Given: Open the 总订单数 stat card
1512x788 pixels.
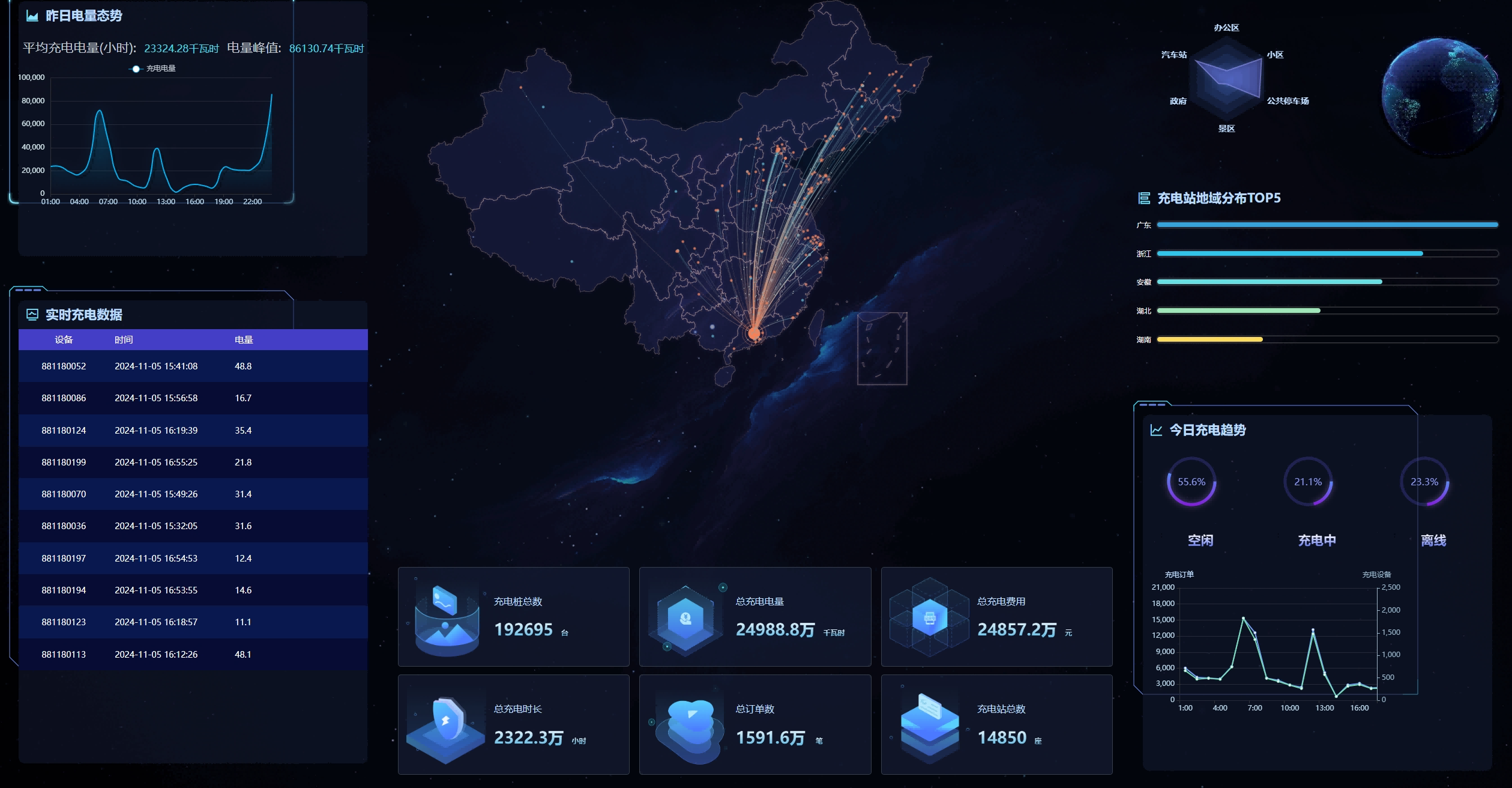Looking at the screenshot, I should 754,724.
